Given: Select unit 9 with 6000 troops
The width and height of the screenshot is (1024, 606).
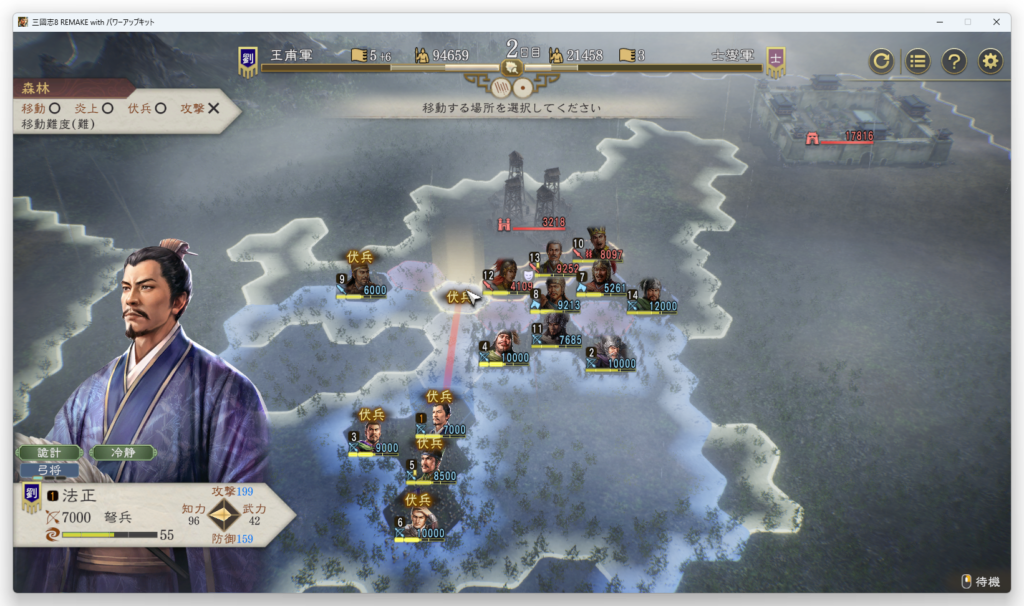Looking at the screenshot, I should pos(360,280).
